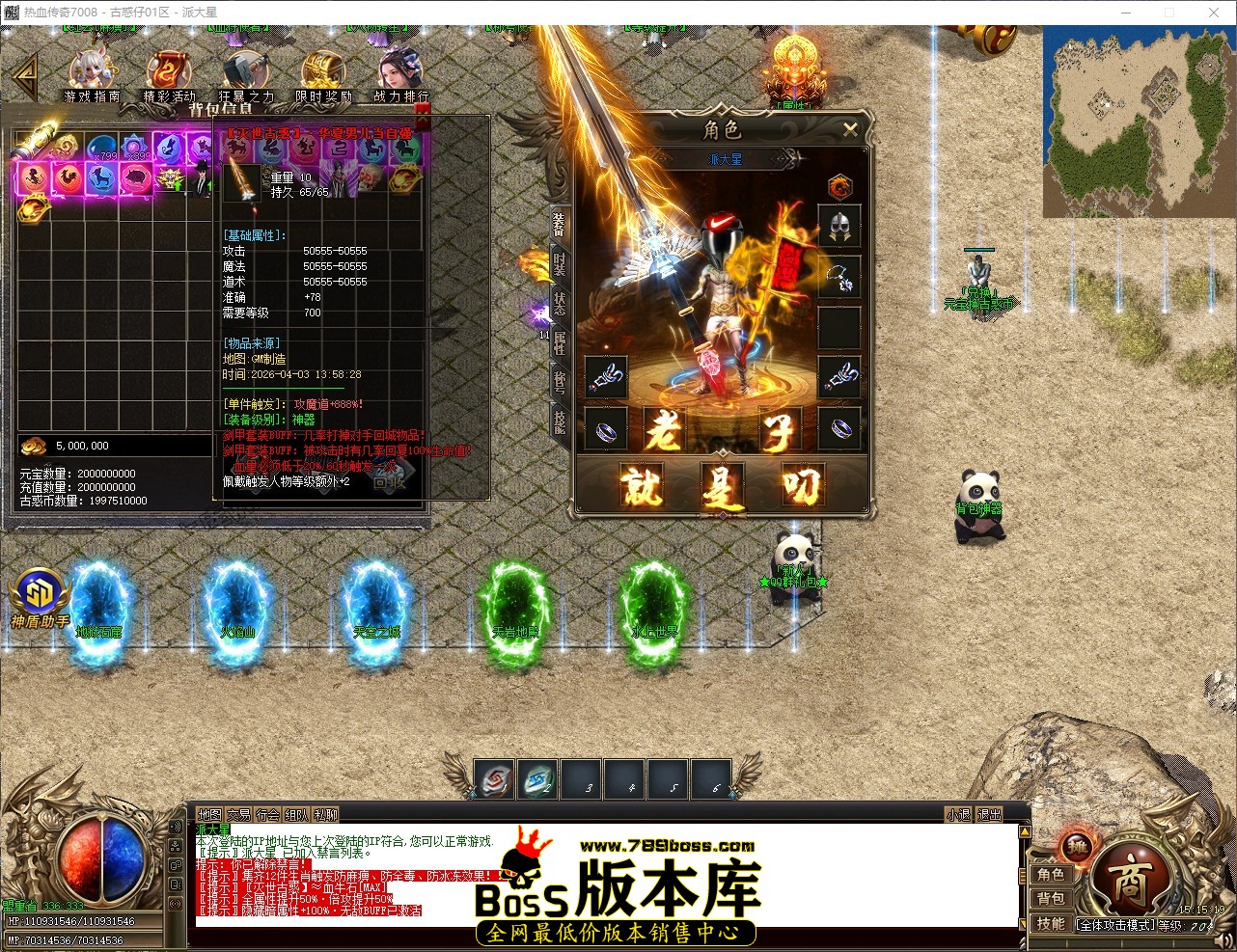1237x952 pixels.
Task: Open the 狂暴之力 power icon
Action: pos(246,68)
